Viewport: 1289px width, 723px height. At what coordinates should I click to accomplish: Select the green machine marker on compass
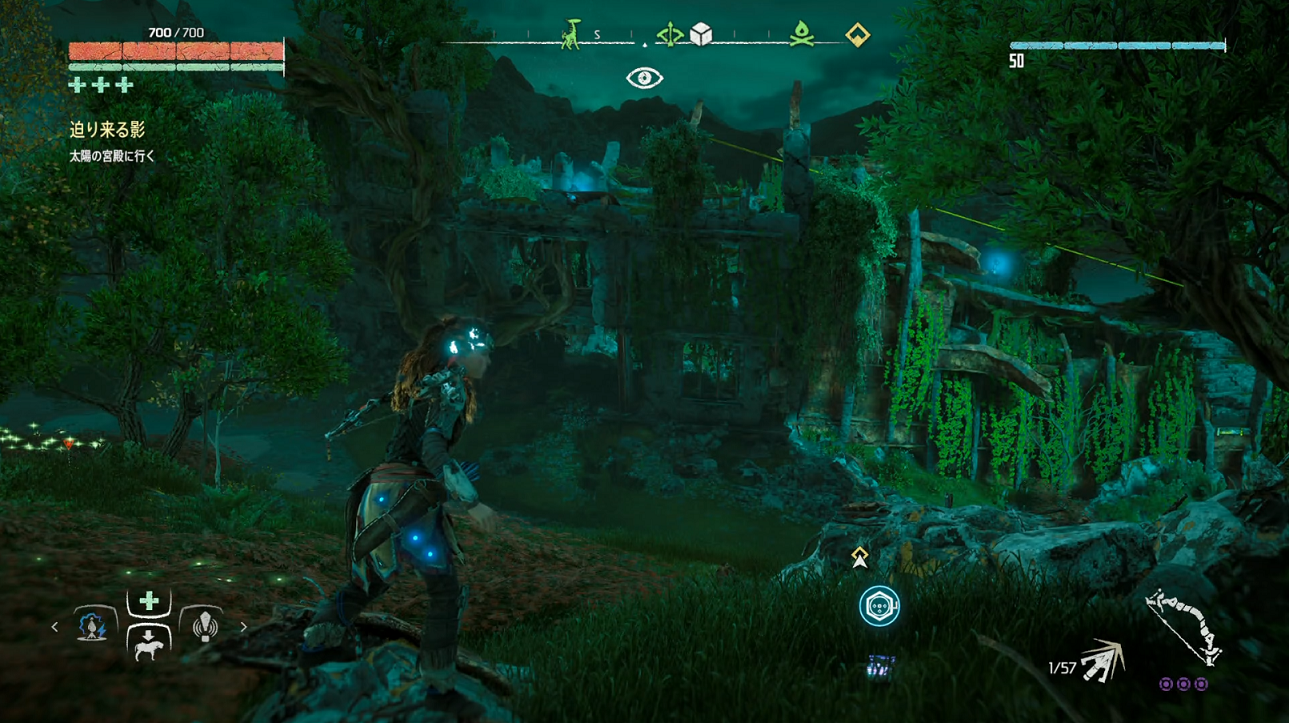point(570,35)
